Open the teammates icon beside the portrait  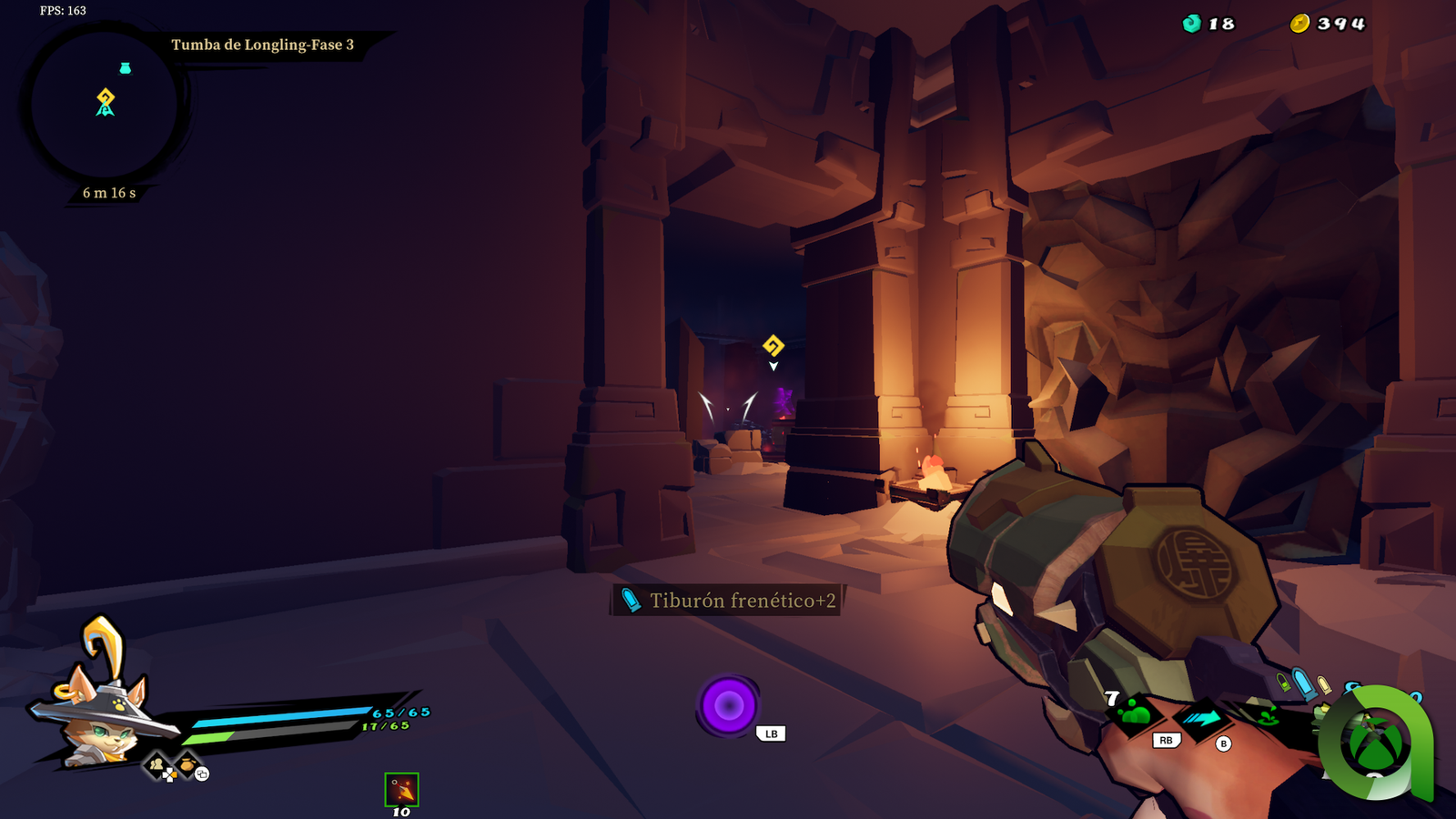coord(157,764)
